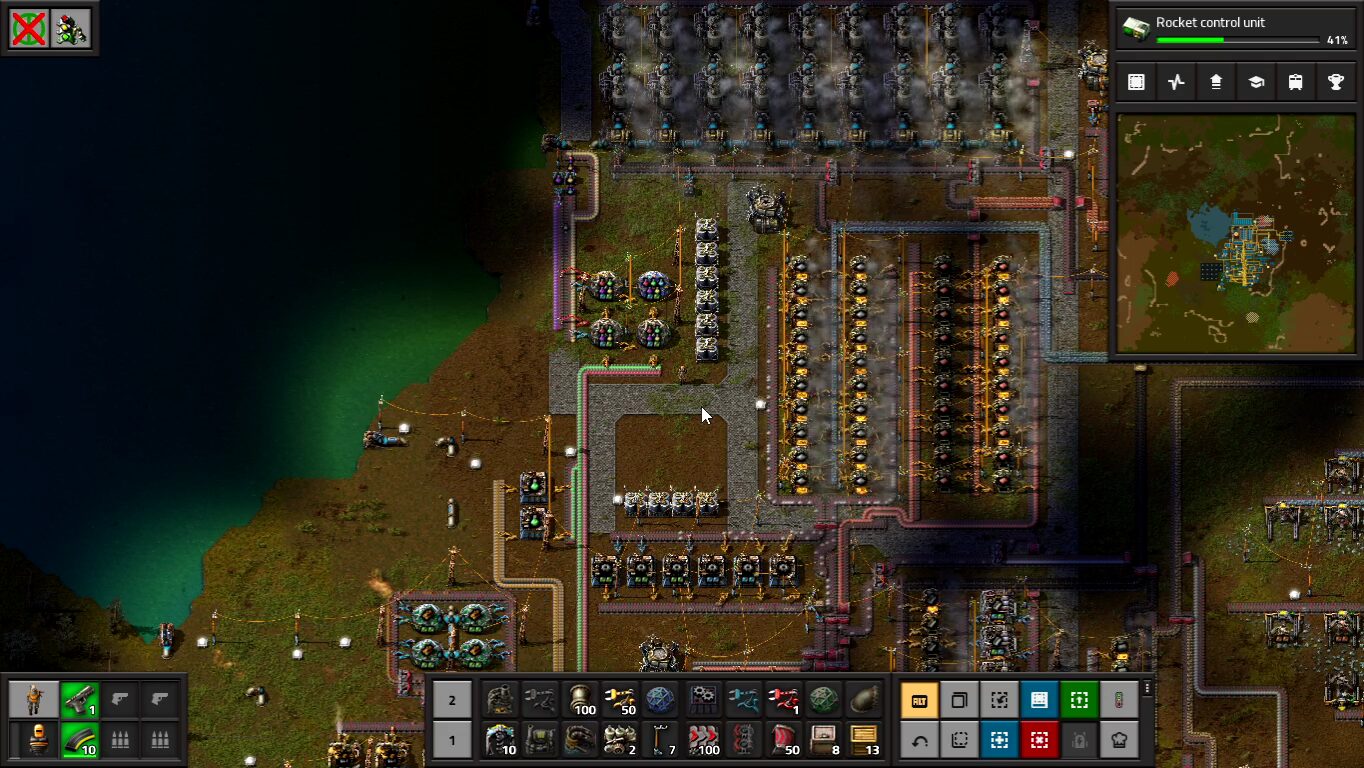This screenshot has width=1364, height=768.
Task: Pick the wooden chest slot showing 13
Action: click(864, 740)
